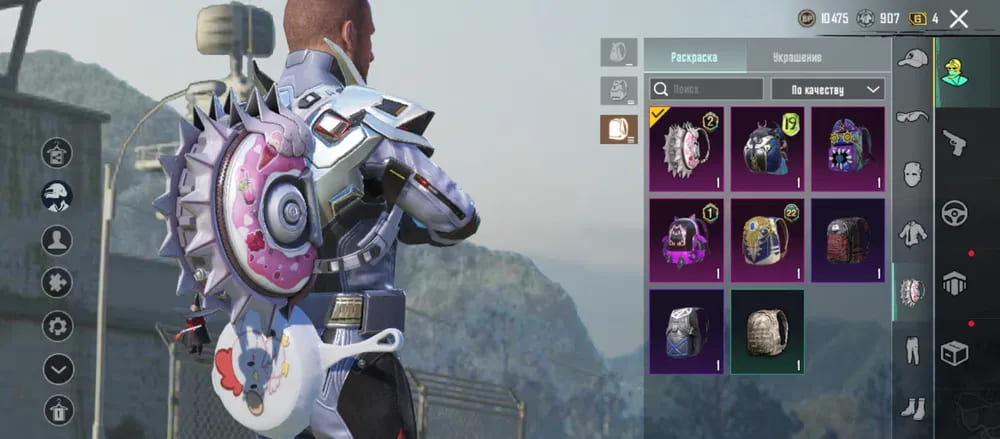Screen dimensions: 1000x439
Task: Open the steering wheel vehicle category
Action: pos(954,213)
